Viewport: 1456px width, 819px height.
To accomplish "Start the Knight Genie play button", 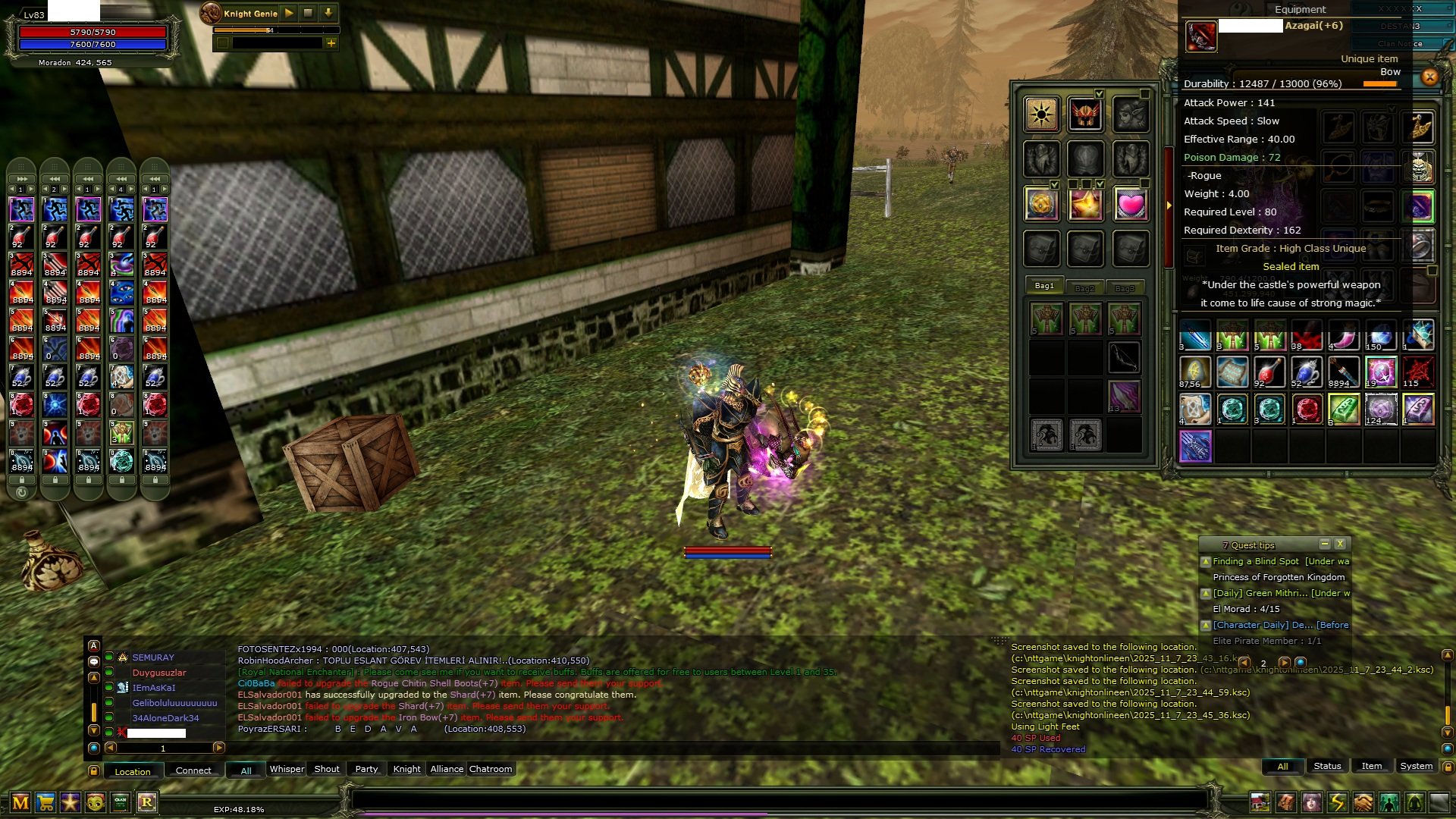I will (289, 13).
